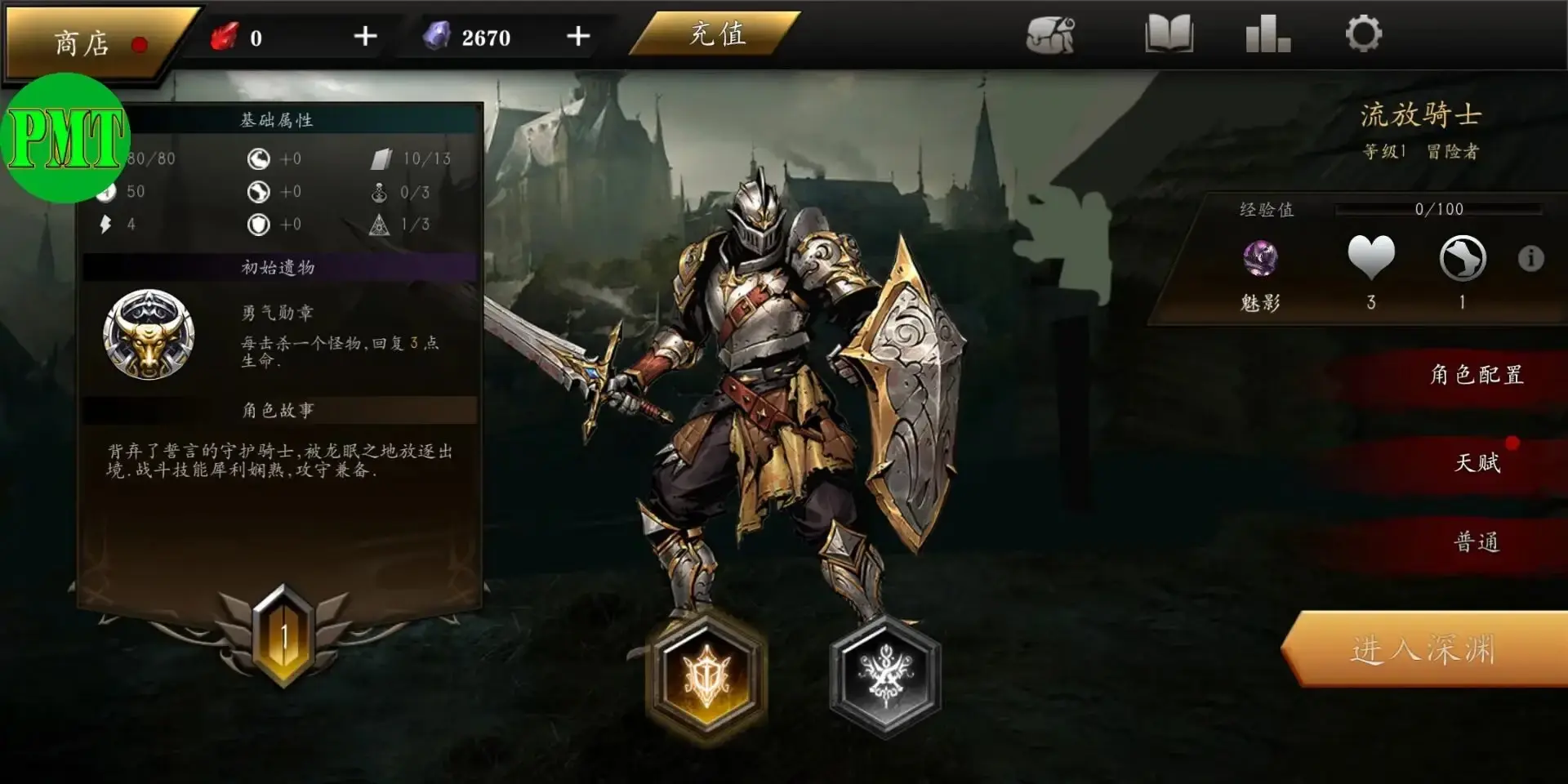This screenshot has height=784, width=1568.
Task: Show character info via the i icon
Action: pyautogui.click(x=1530, y=259)
